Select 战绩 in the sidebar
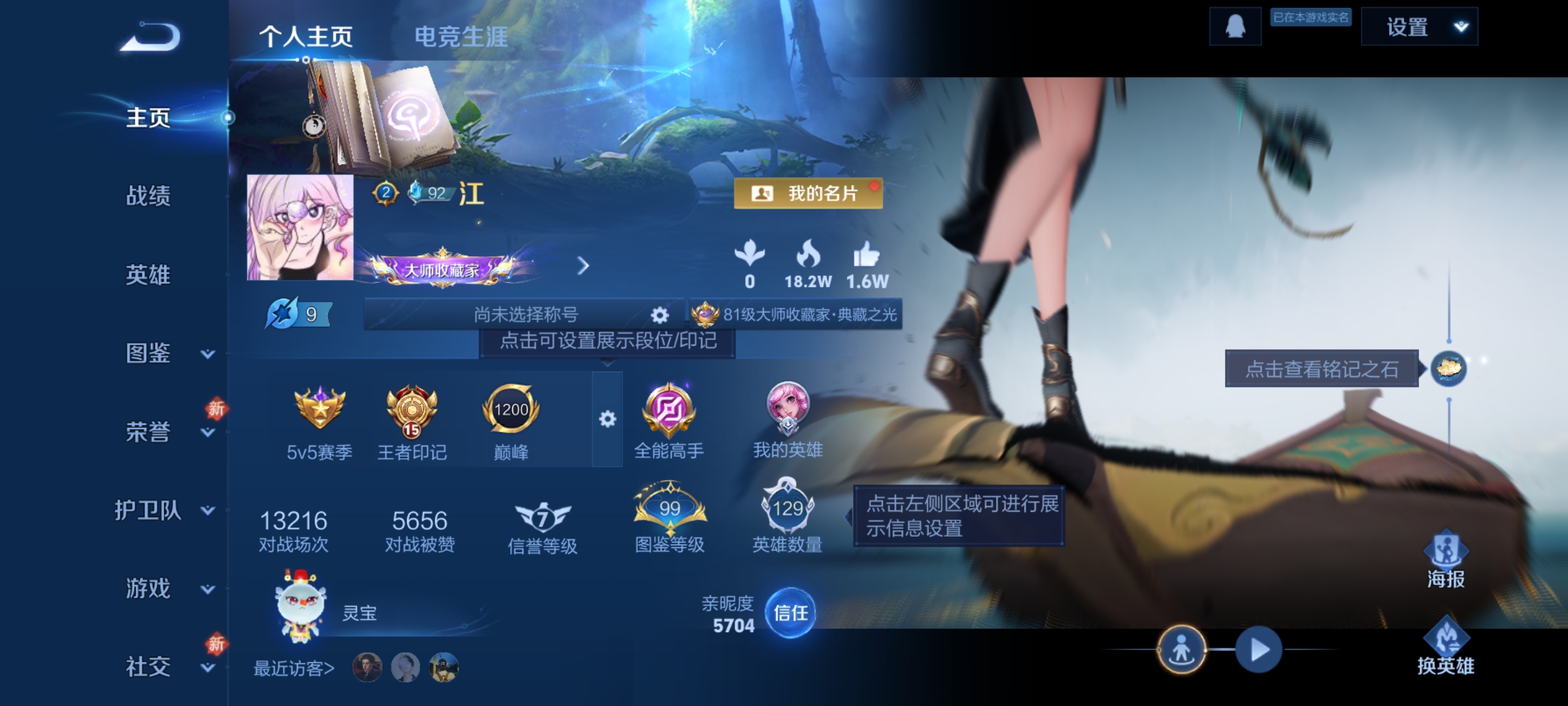Viewport: 1568px width, 706px height. 149,197
